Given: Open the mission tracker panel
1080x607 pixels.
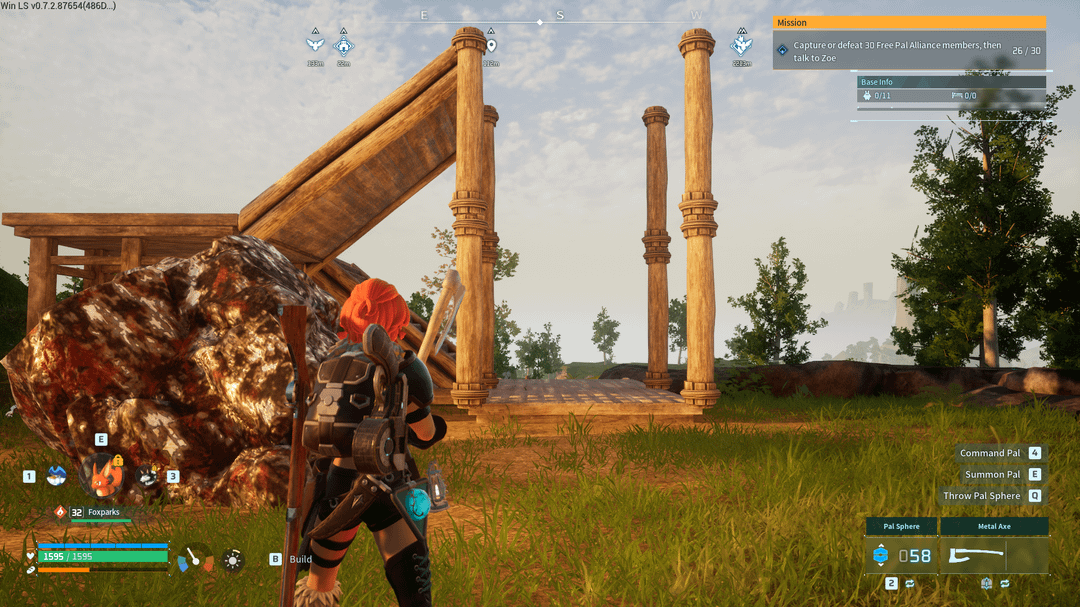Looking at the screenshot, I should [909, 43].
